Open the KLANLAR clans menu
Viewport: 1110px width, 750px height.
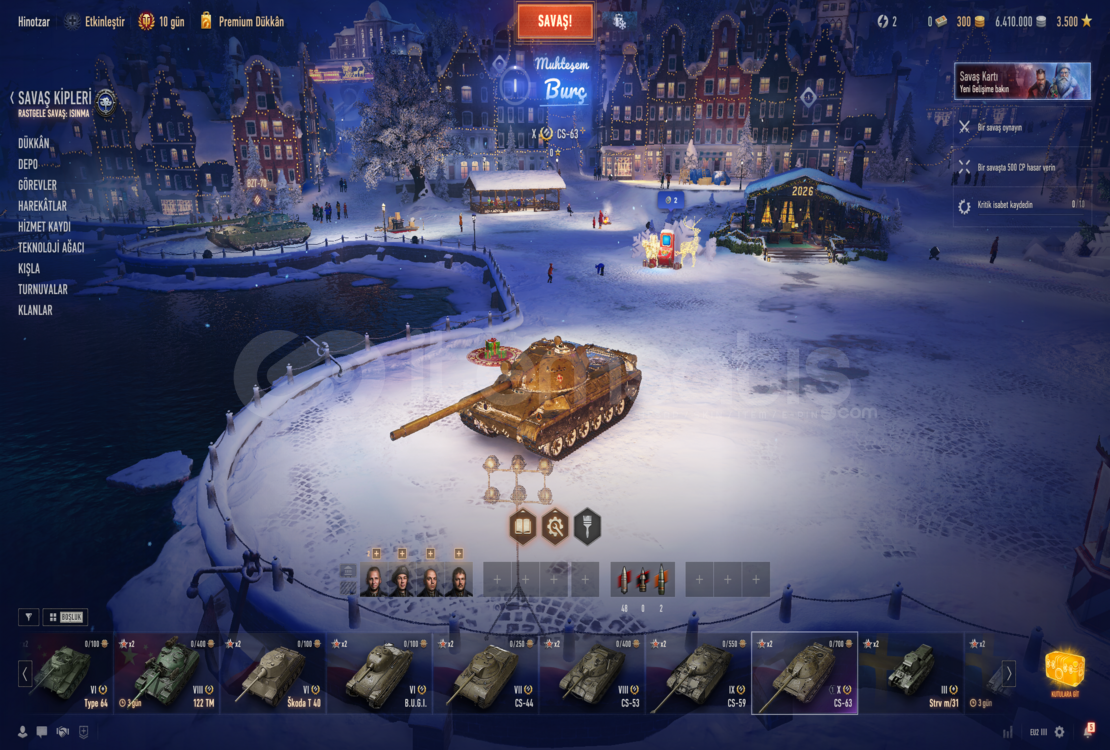[x=35, y=310]
